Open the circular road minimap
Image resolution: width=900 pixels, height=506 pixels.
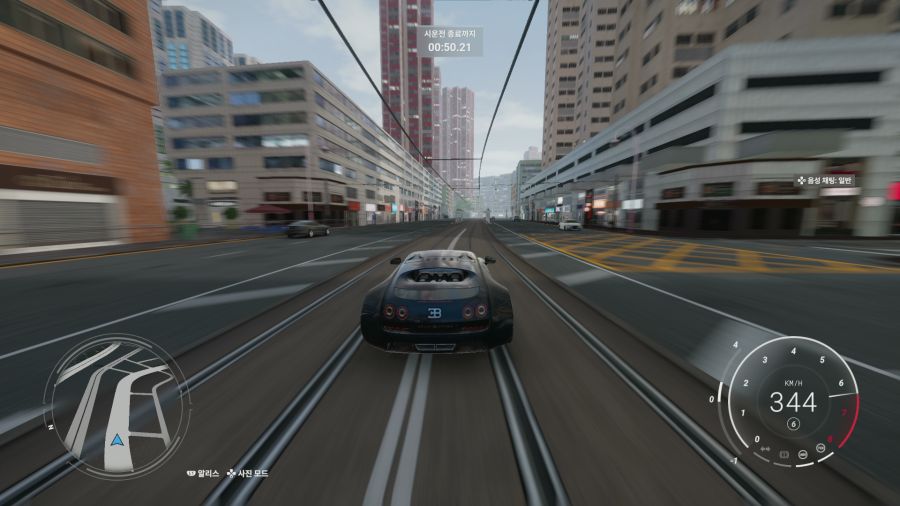(113, 398)
